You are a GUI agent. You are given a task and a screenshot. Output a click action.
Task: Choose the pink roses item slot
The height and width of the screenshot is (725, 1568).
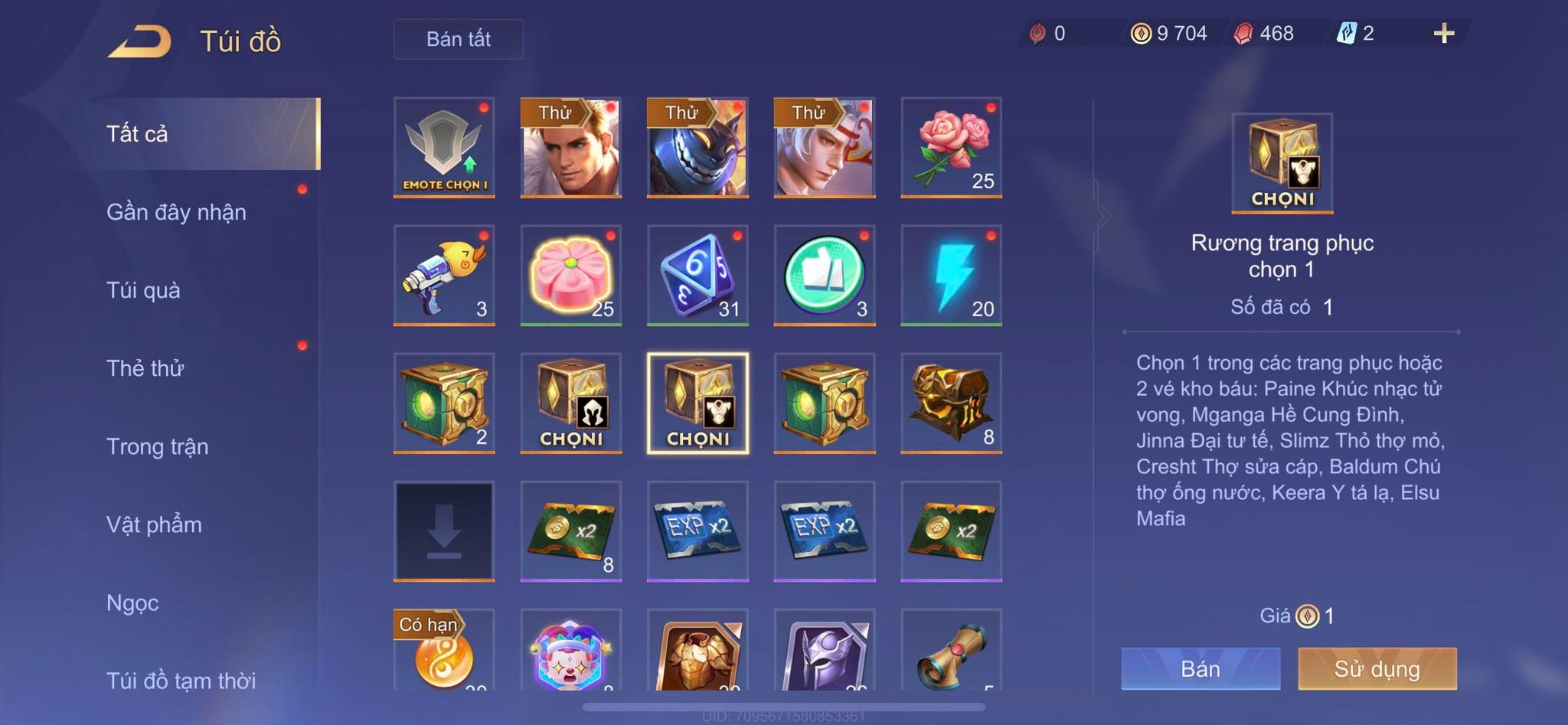pyautogui.click(x=951, y=148)
